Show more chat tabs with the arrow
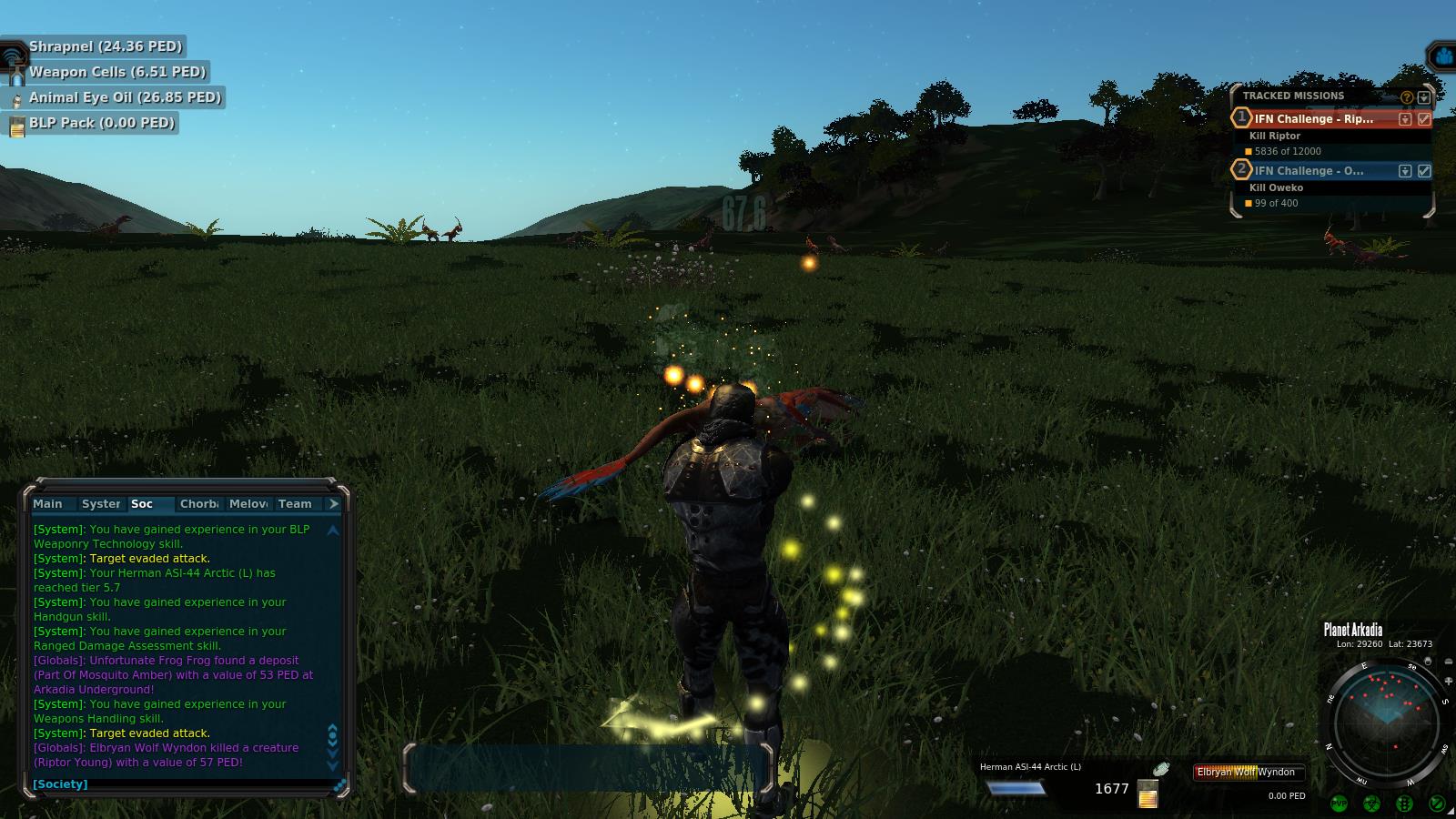Viewport: 1456px width, 819px height. tap(334, 504)
